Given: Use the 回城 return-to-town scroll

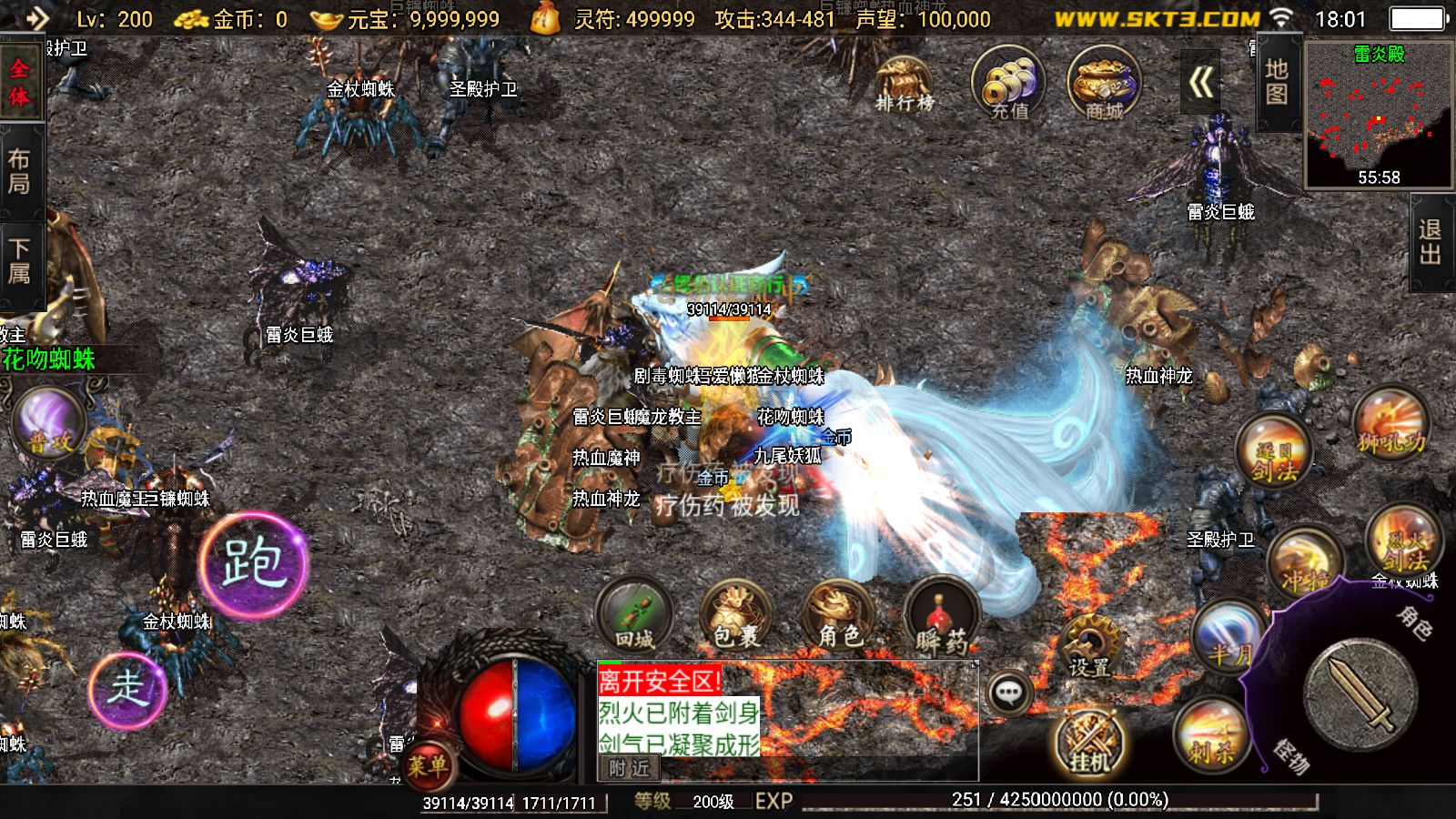Looking at the screenshot, I should [634, 614].
